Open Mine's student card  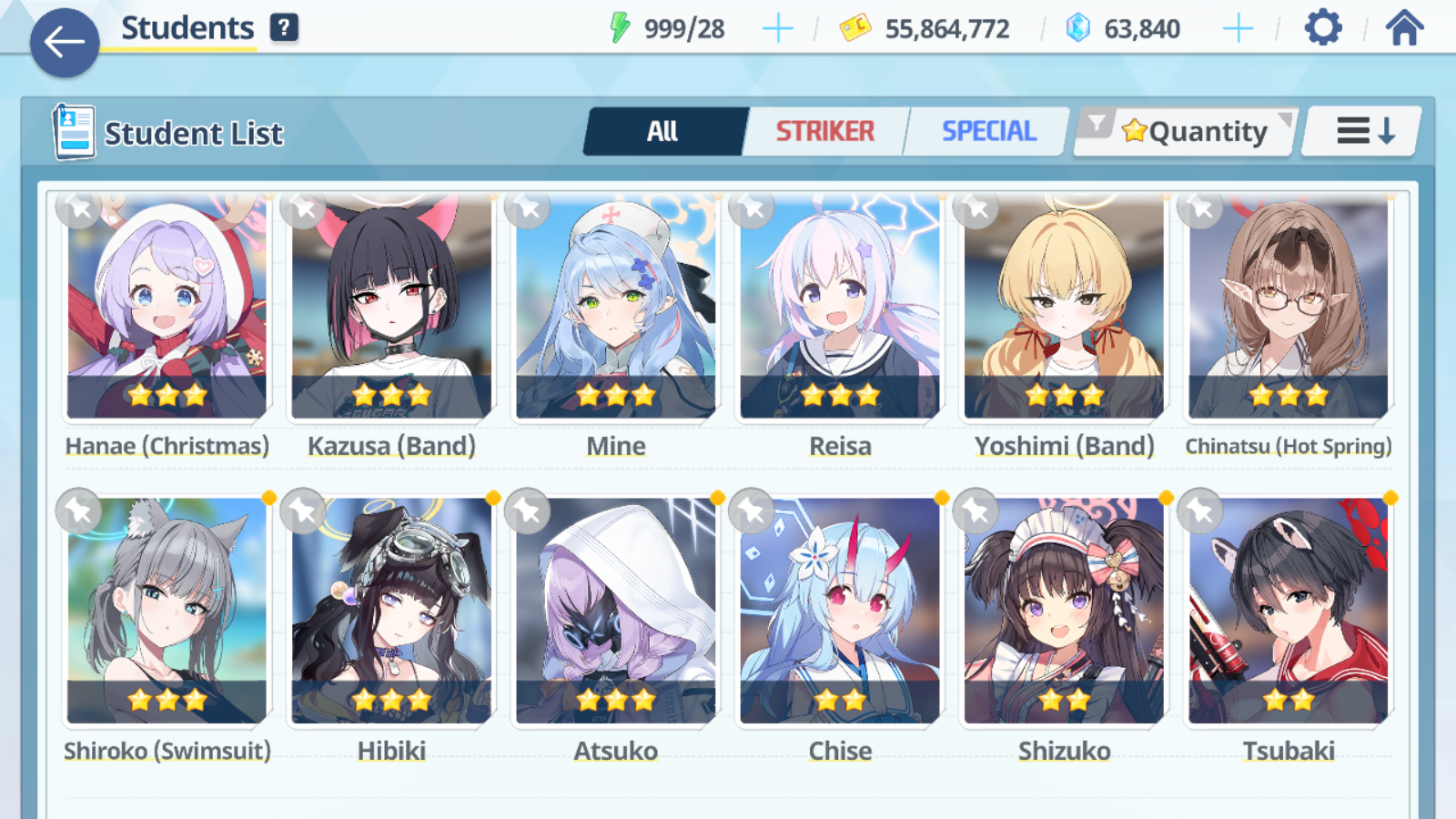click(x=616, y=309)
